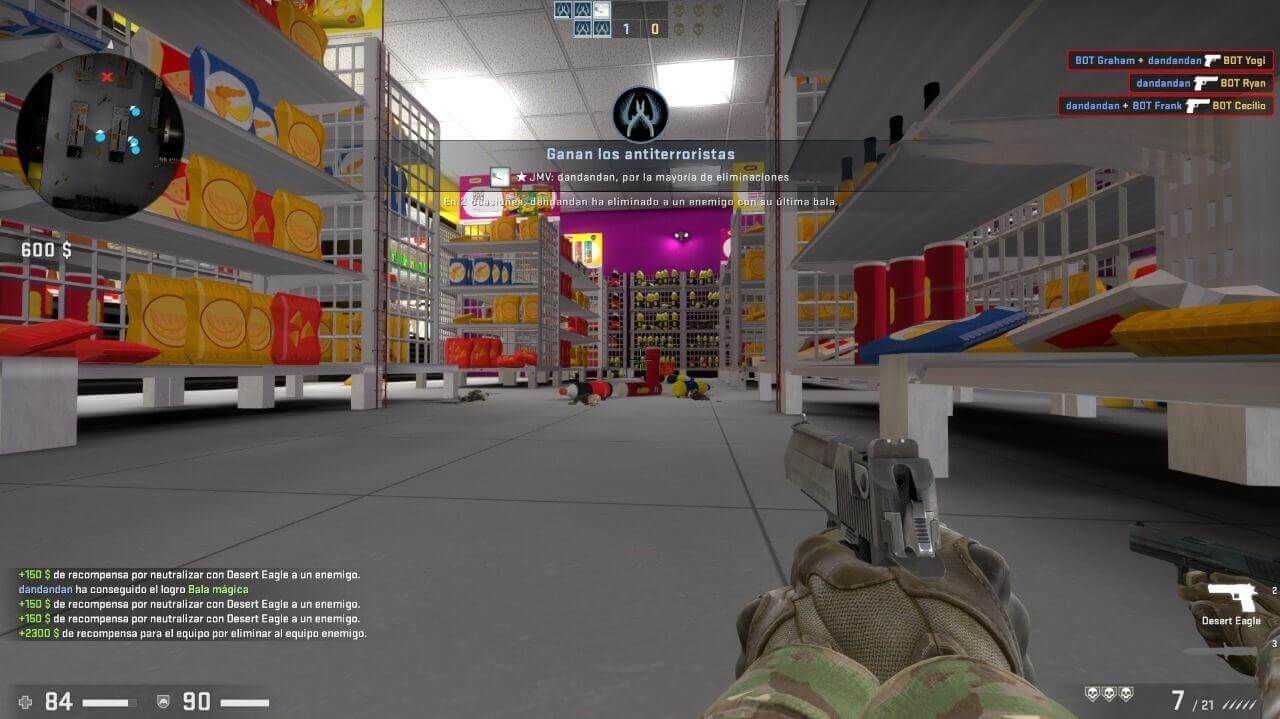Click the JMV dandandan star line
This screenshot has width=1280, height=719.
coord(652,177)
